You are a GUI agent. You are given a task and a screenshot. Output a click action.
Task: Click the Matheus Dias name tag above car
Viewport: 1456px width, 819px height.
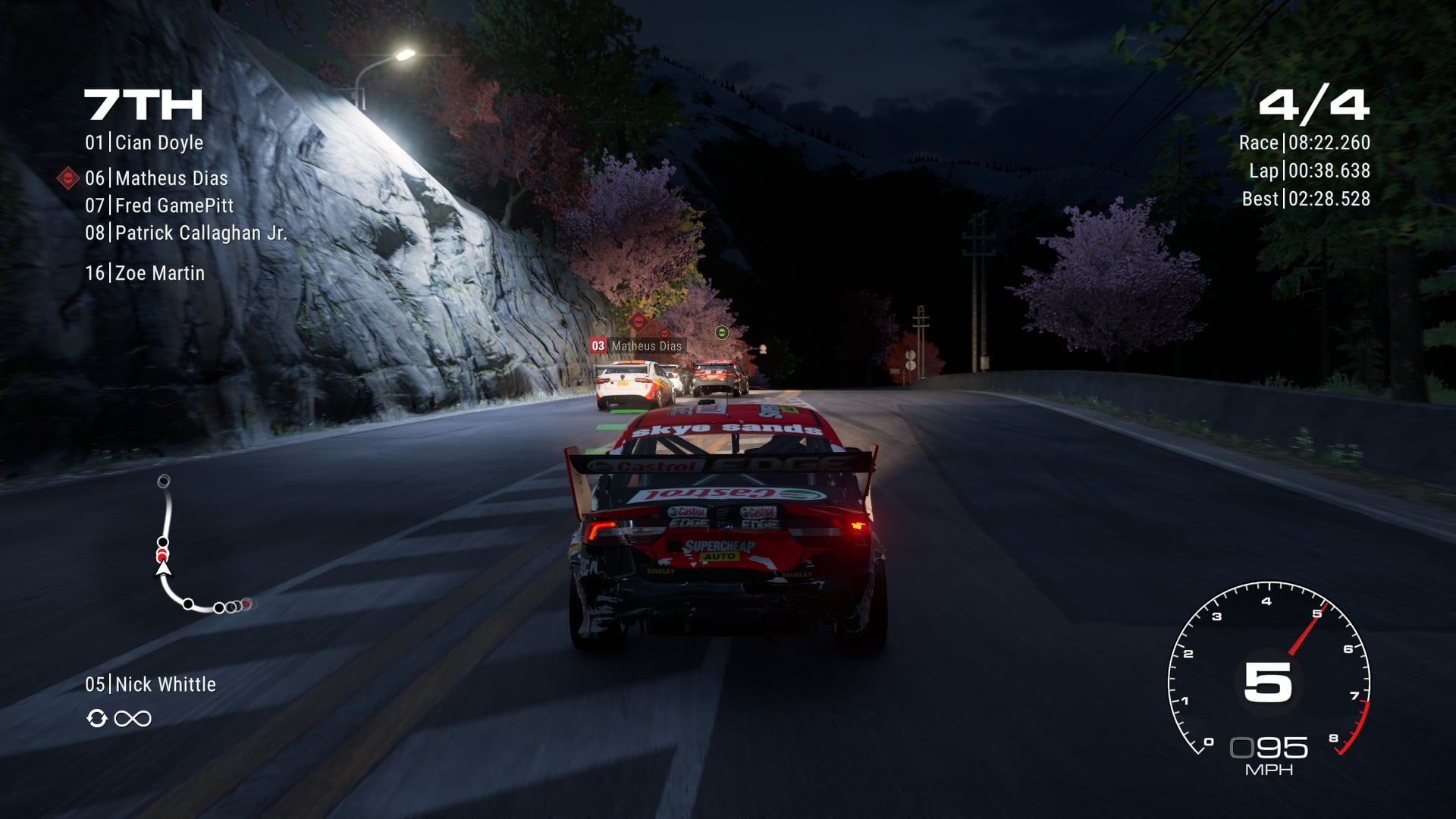coord(637,346)
